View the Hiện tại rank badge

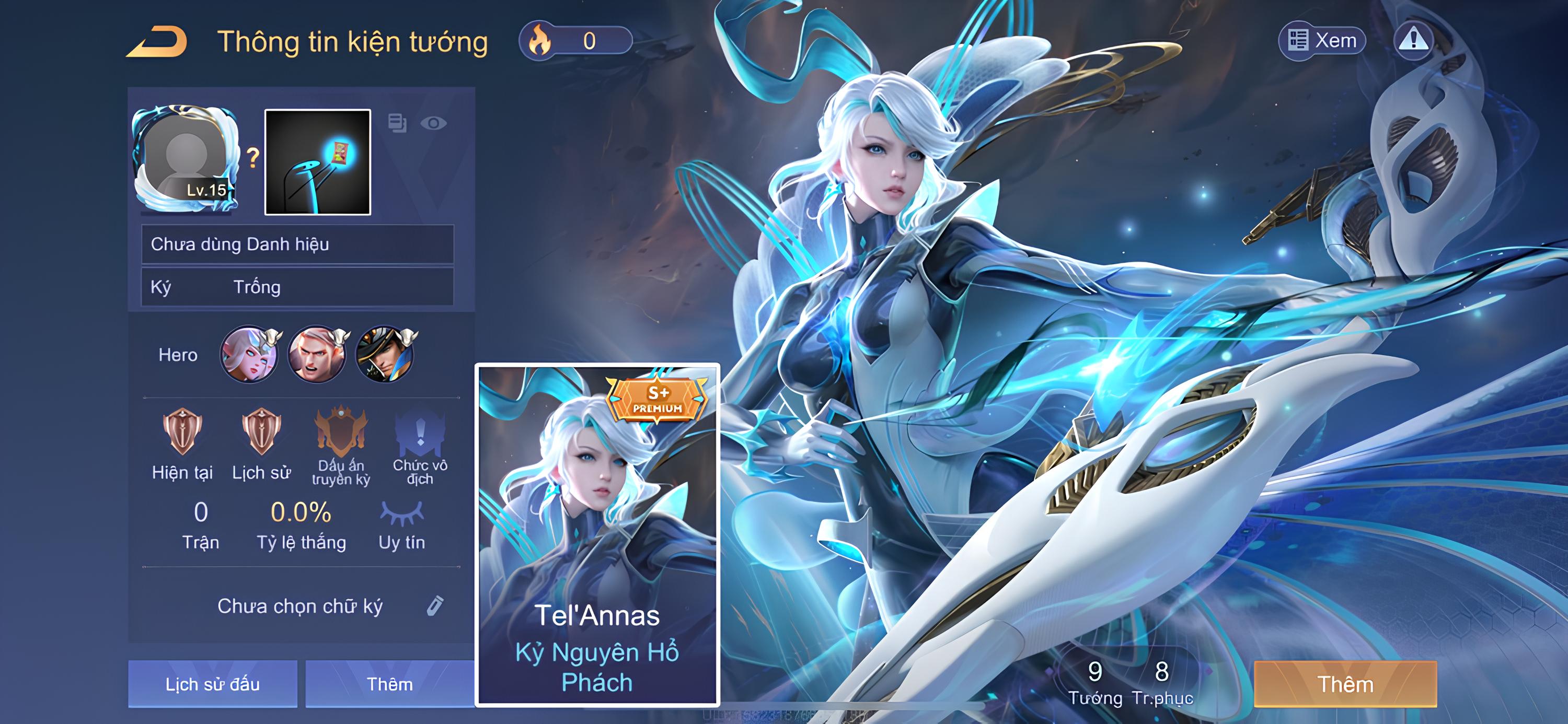[182, 432]
